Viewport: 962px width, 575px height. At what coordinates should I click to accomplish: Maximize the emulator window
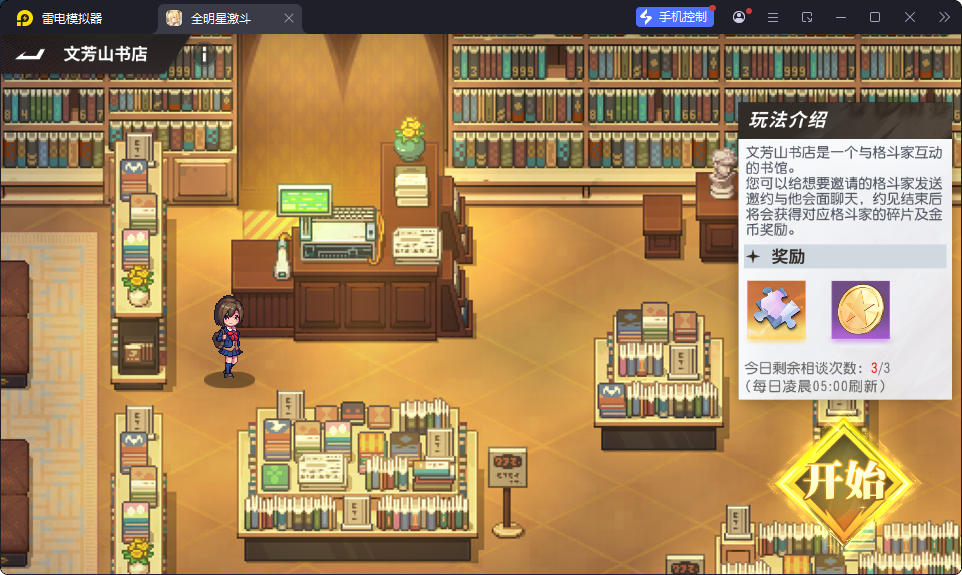pos(875,17)
